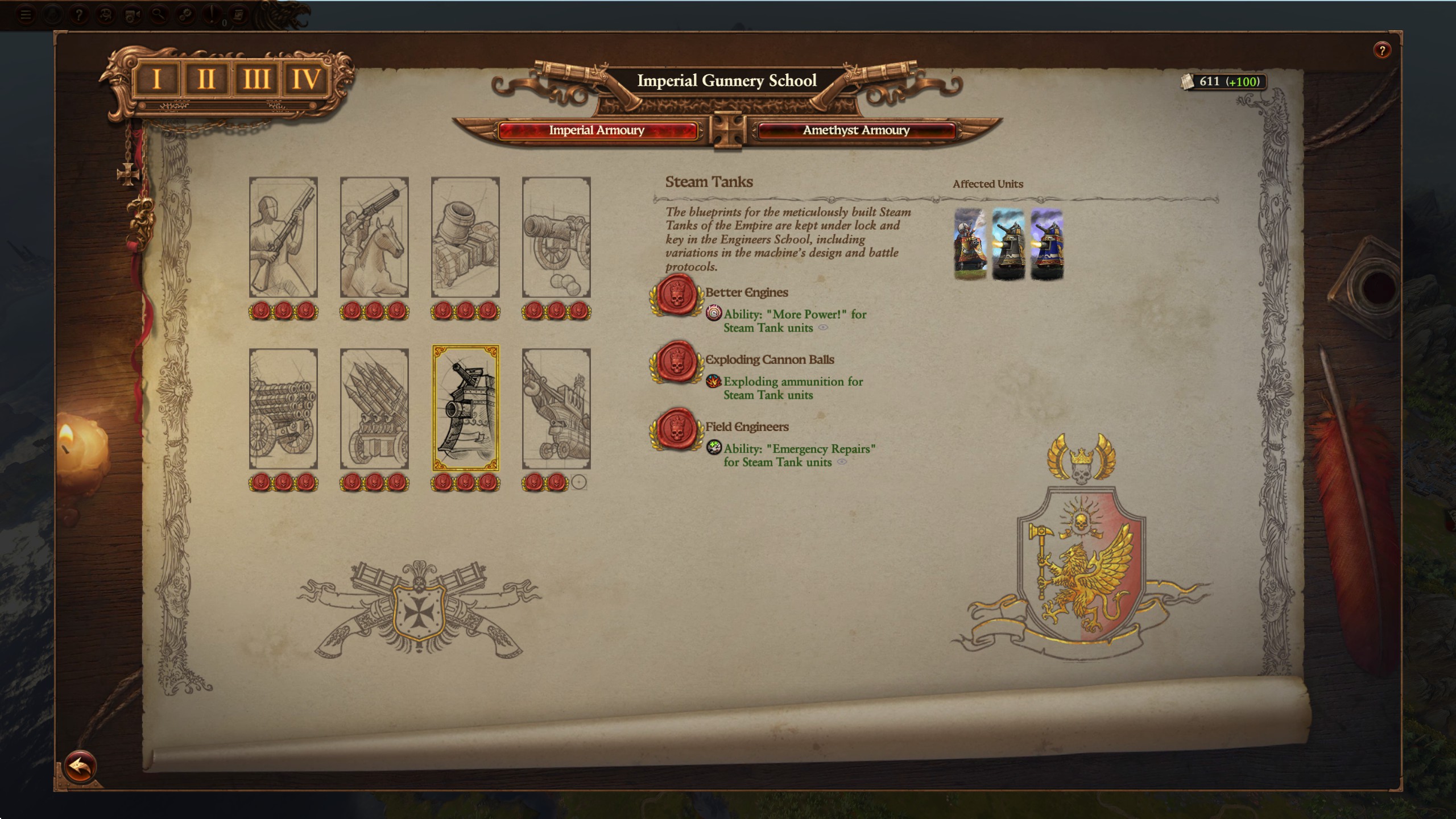Image resolution: width=1456 pixels, height=819 pixels.
Task: Click the question mark help icon in top toolbar
Action: click(78, 13)
